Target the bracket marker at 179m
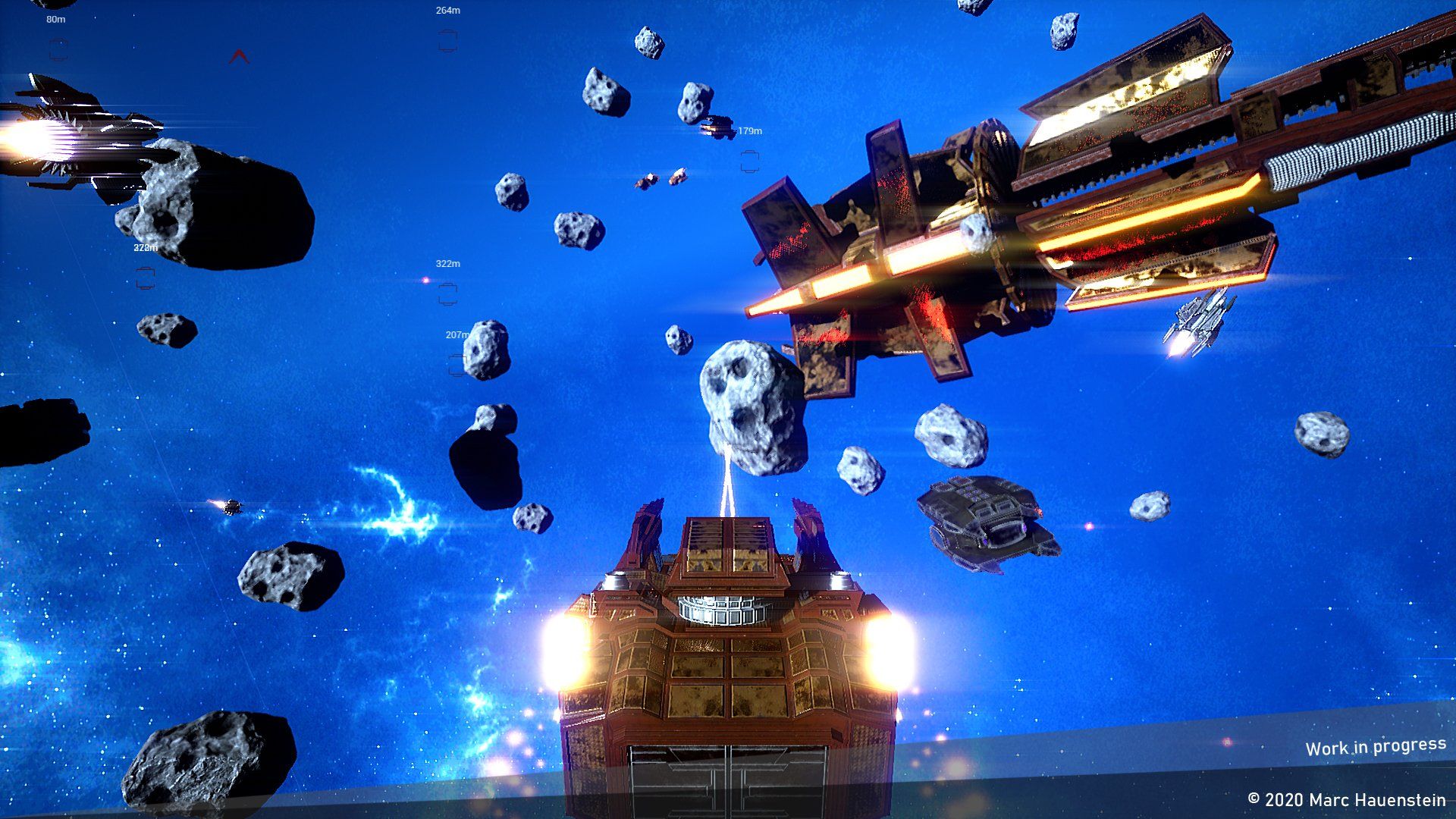The height and width of the screenshot is (819, 1456). click(749, 161)
